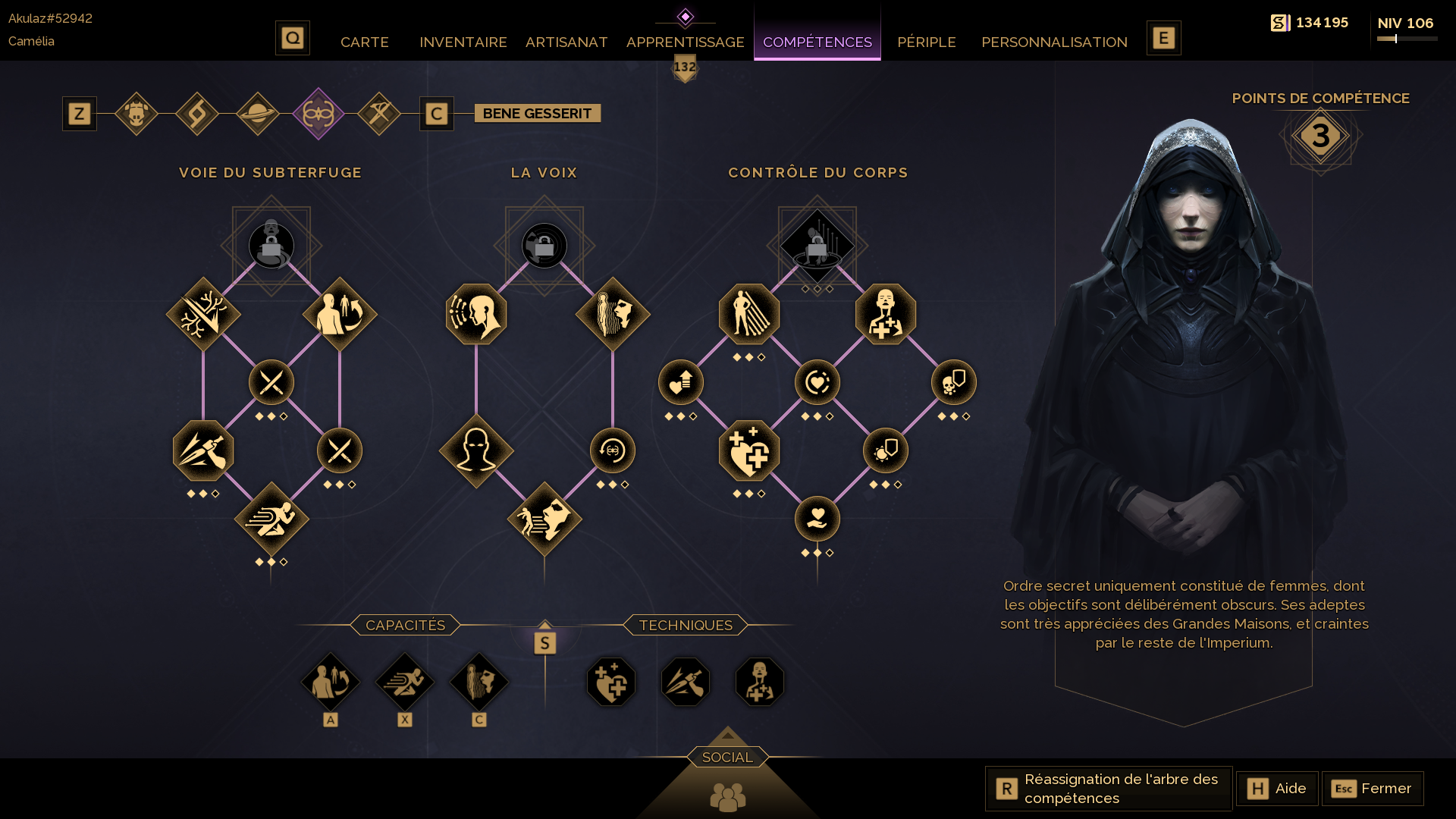Select the dagger hand technique slot

tap(686, 682)
